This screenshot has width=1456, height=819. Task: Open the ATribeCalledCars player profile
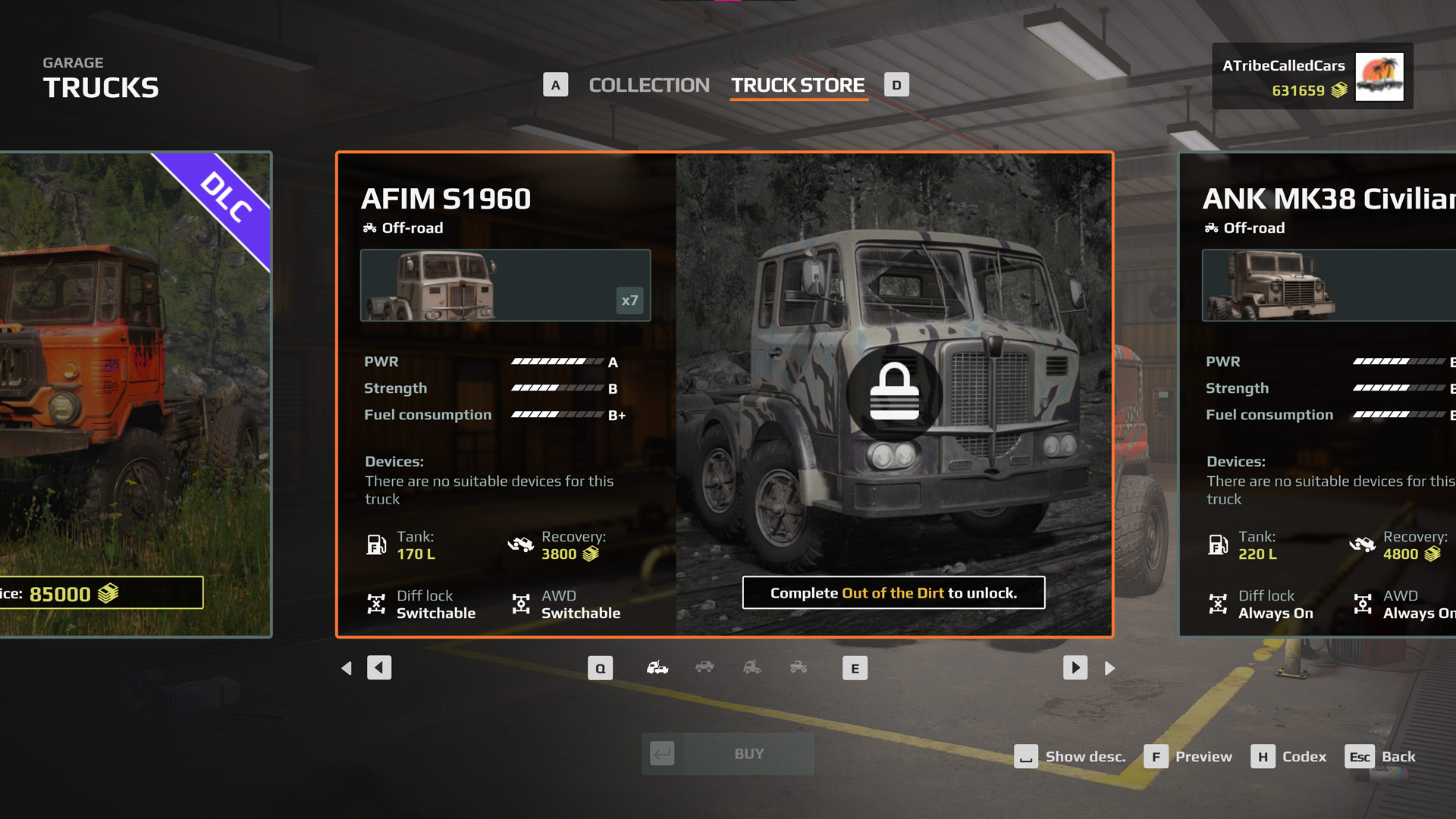1312,77
